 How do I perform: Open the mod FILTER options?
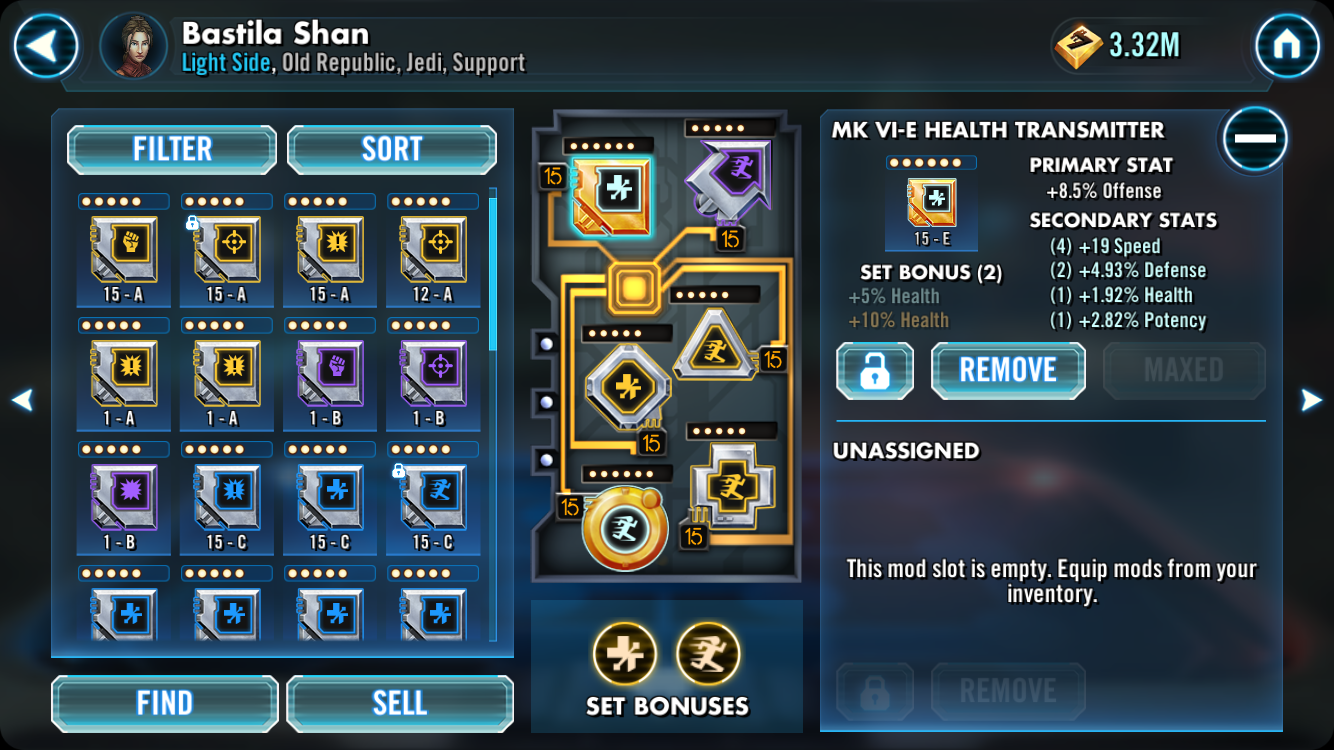[x=172, y=150]
